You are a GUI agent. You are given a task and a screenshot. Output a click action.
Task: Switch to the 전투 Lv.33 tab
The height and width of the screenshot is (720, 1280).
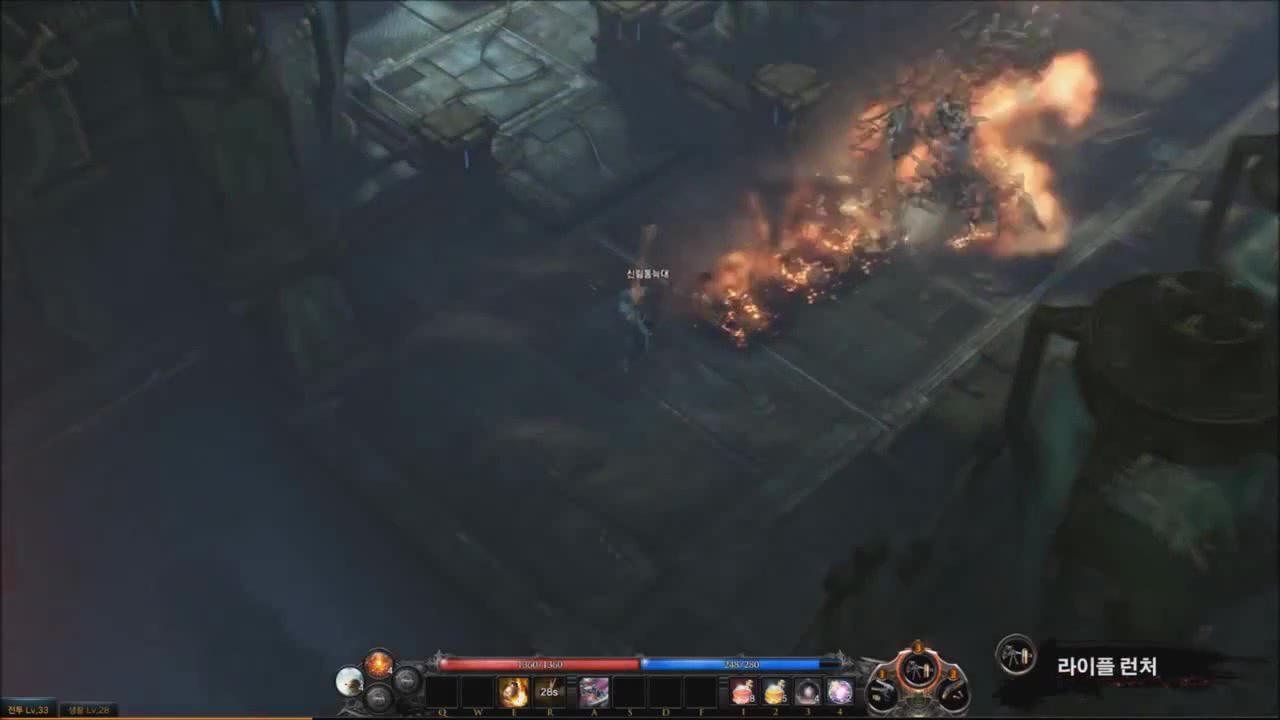click(x=28, y=708)
